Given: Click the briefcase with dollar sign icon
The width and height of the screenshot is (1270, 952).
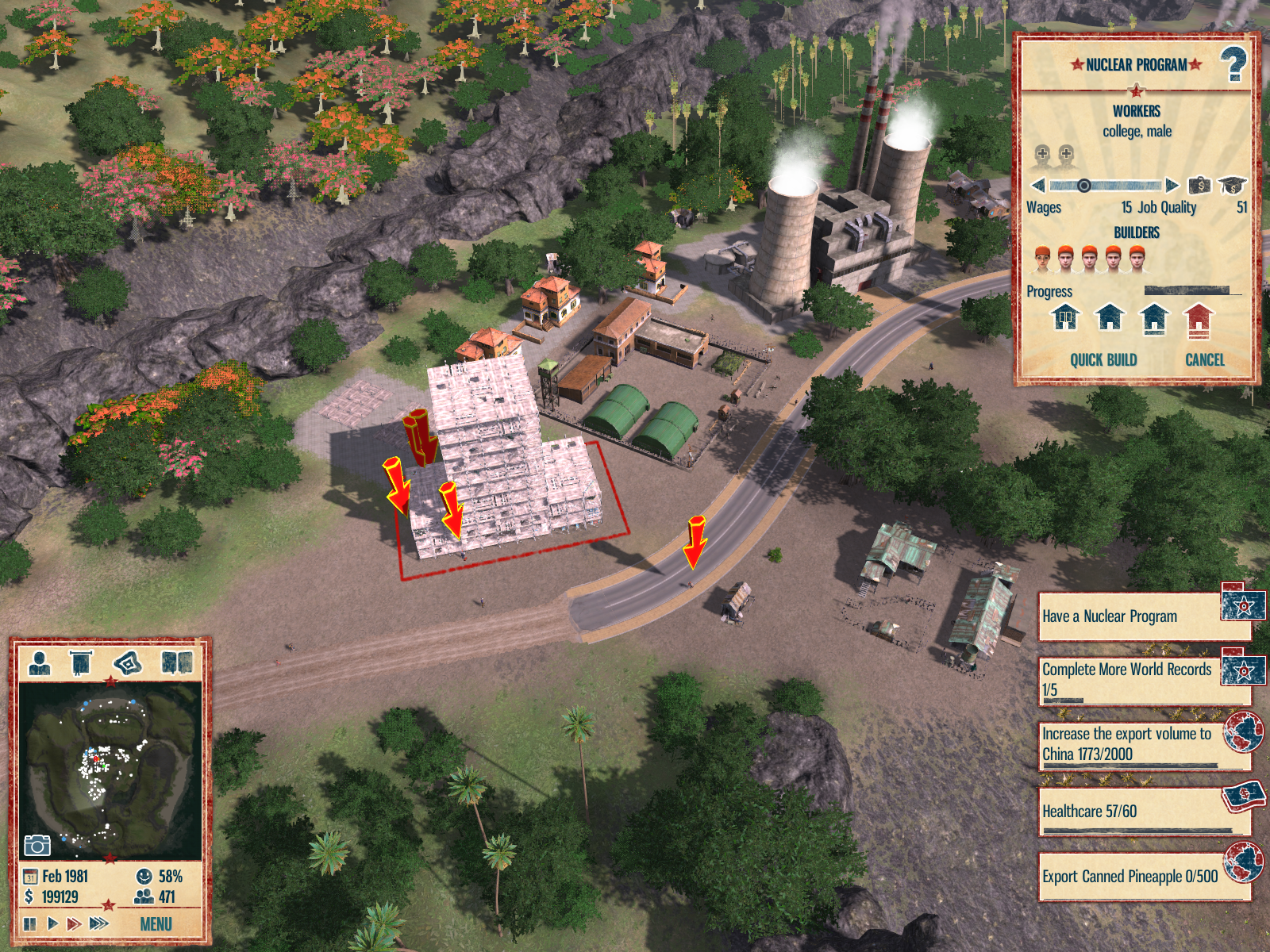Looking at the screenshot, I should [1199, 186].
